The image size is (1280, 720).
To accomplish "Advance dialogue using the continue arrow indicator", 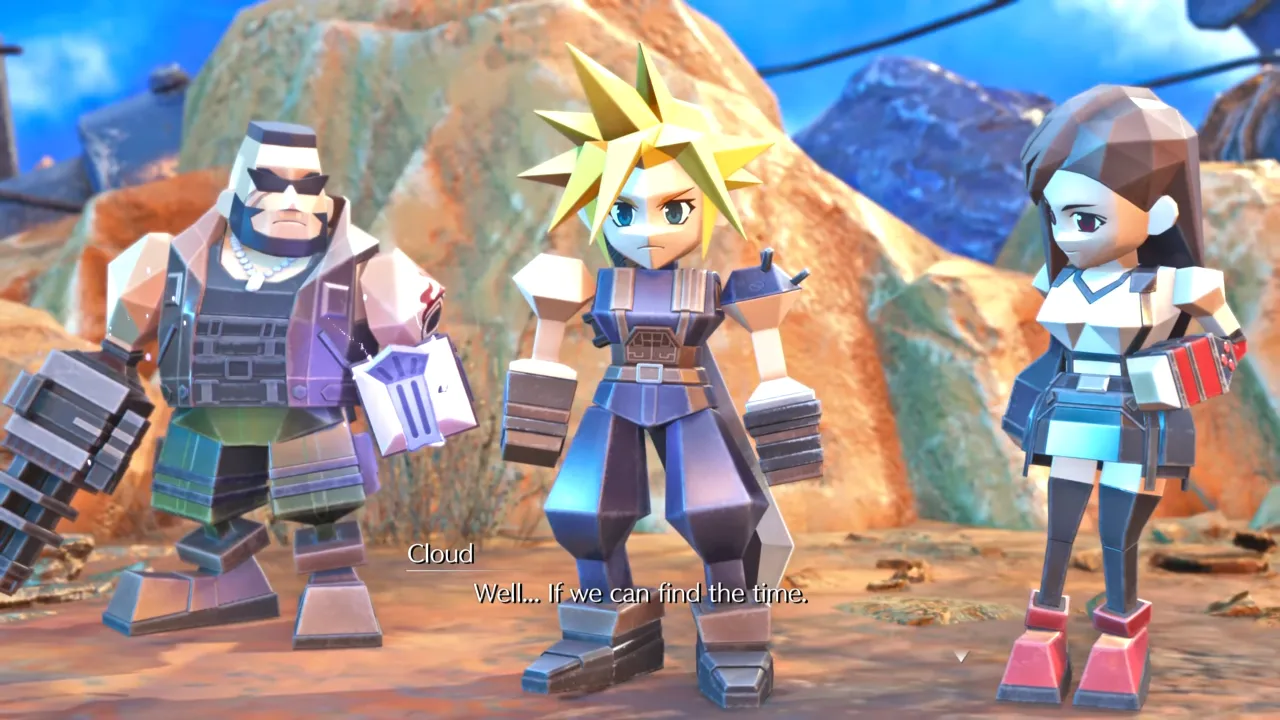I will [960, 656].
